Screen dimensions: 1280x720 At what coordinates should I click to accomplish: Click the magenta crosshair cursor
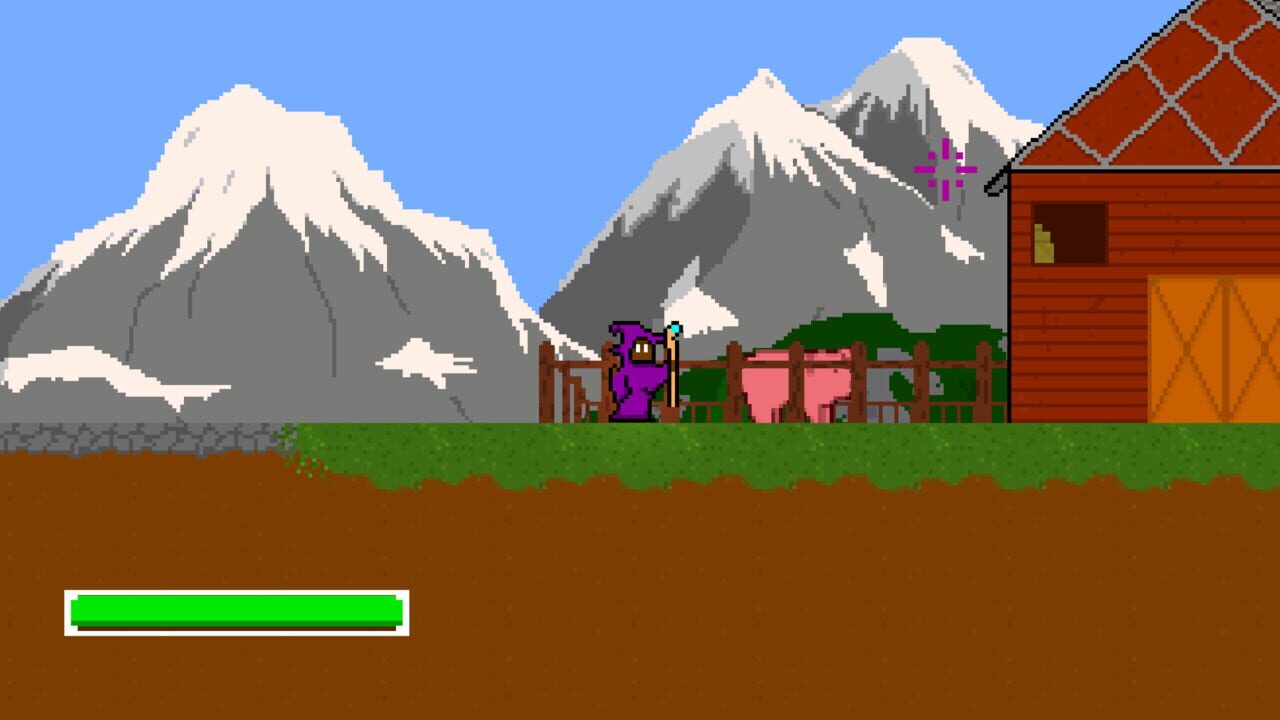click(x=944, y=171)
